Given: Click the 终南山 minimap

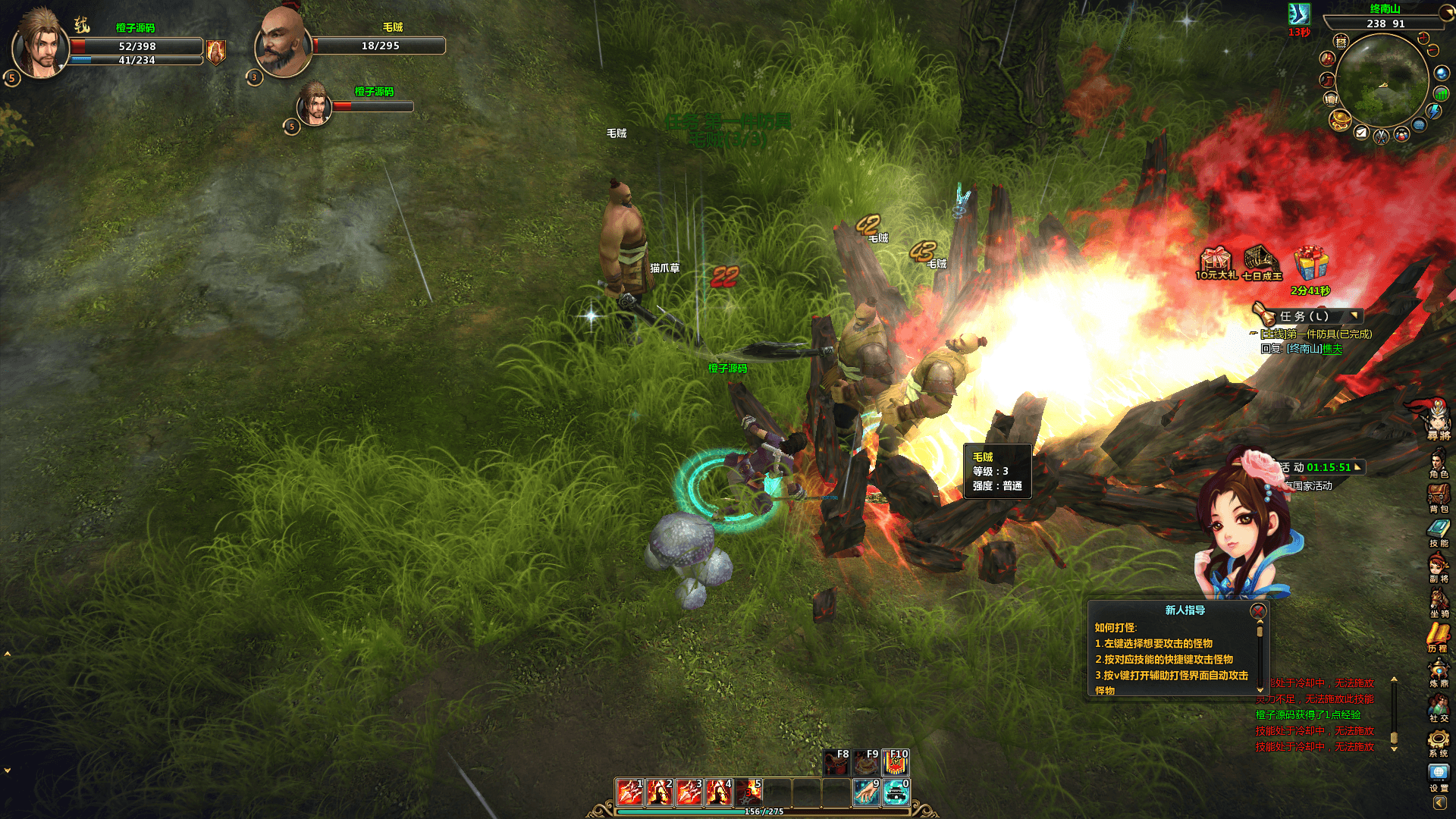Looking at the screenshot, I should point(1381,78).
